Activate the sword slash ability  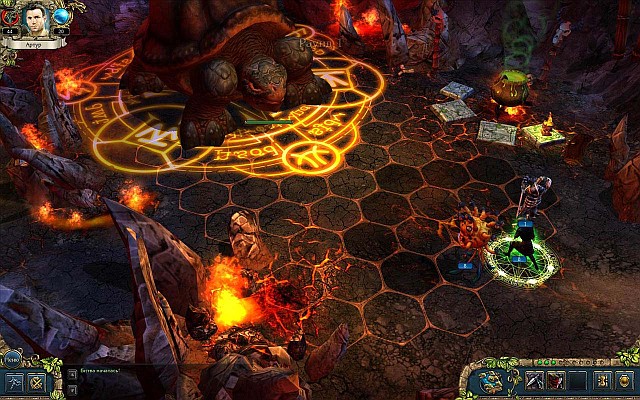(535, 380)
